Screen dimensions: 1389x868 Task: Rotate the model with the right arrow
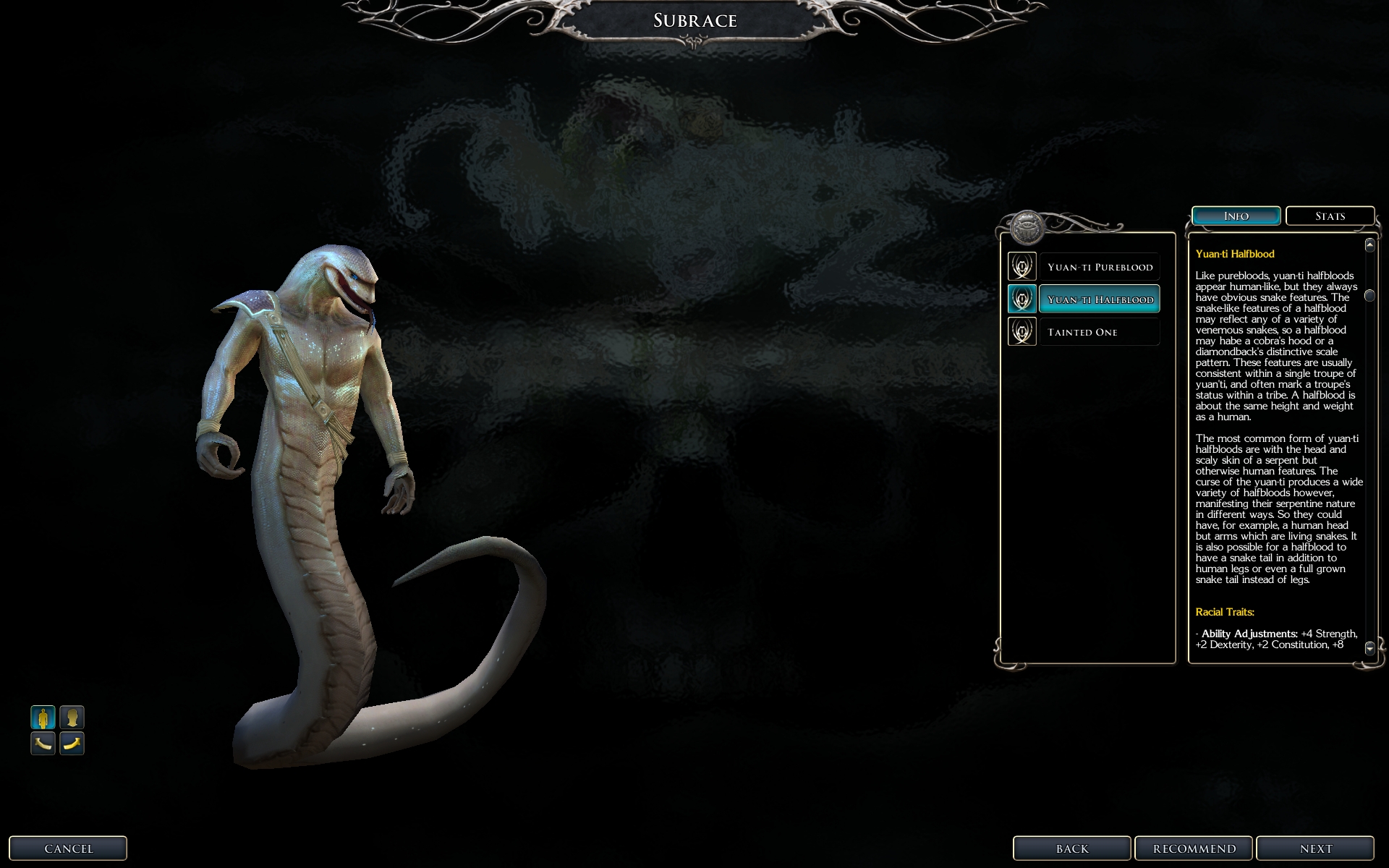72,743
